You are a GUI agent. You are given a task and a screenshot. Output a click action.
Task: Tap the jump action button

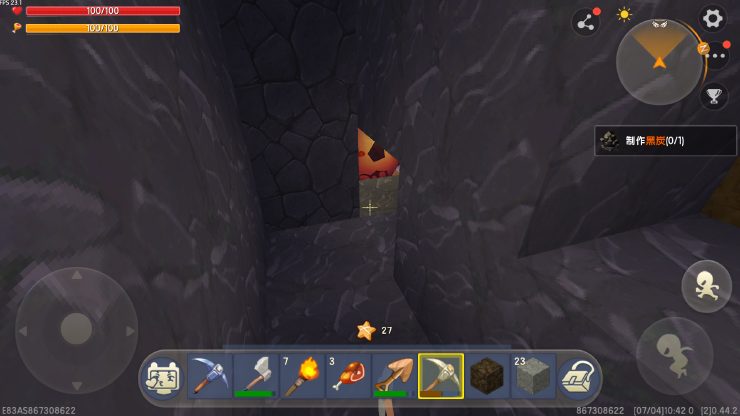point(706,286)
